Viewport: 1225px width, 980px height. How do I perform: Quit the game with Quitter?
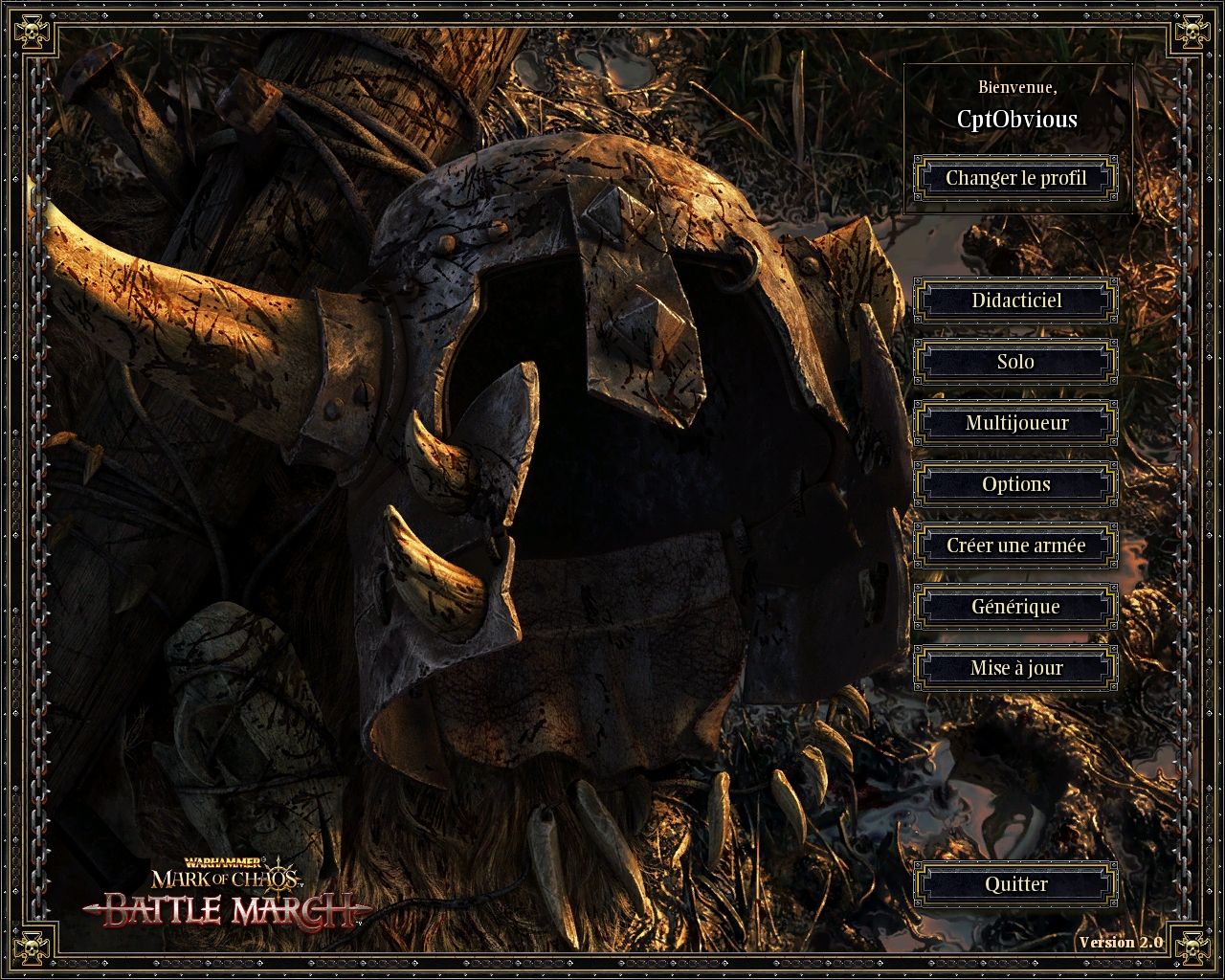[1015, 884]
